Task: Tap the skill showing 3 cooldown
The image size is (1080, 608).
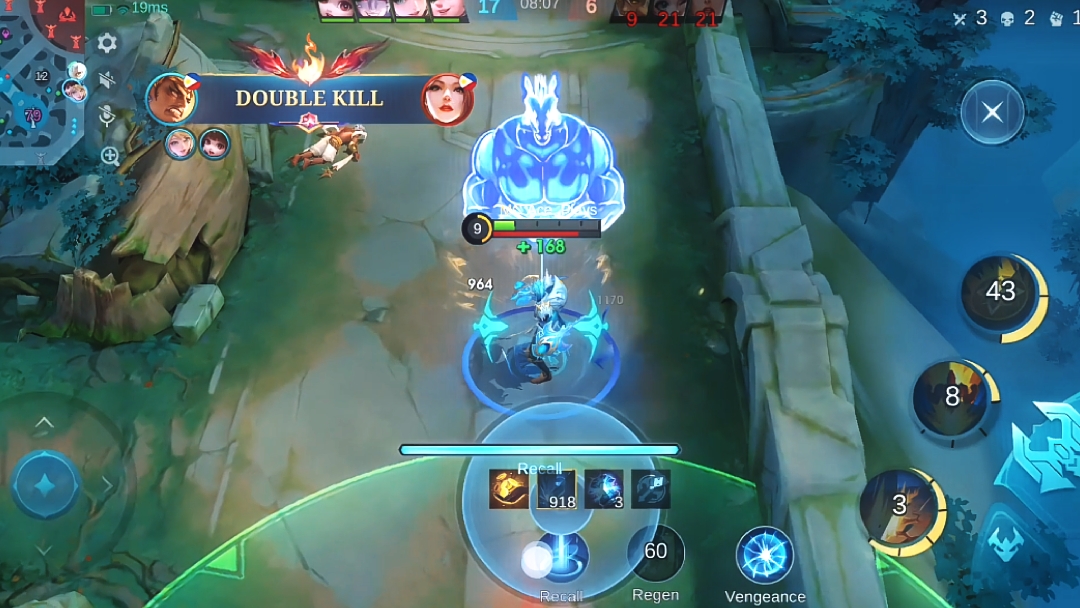Action: pyautogui.click(x=899, y=507)
